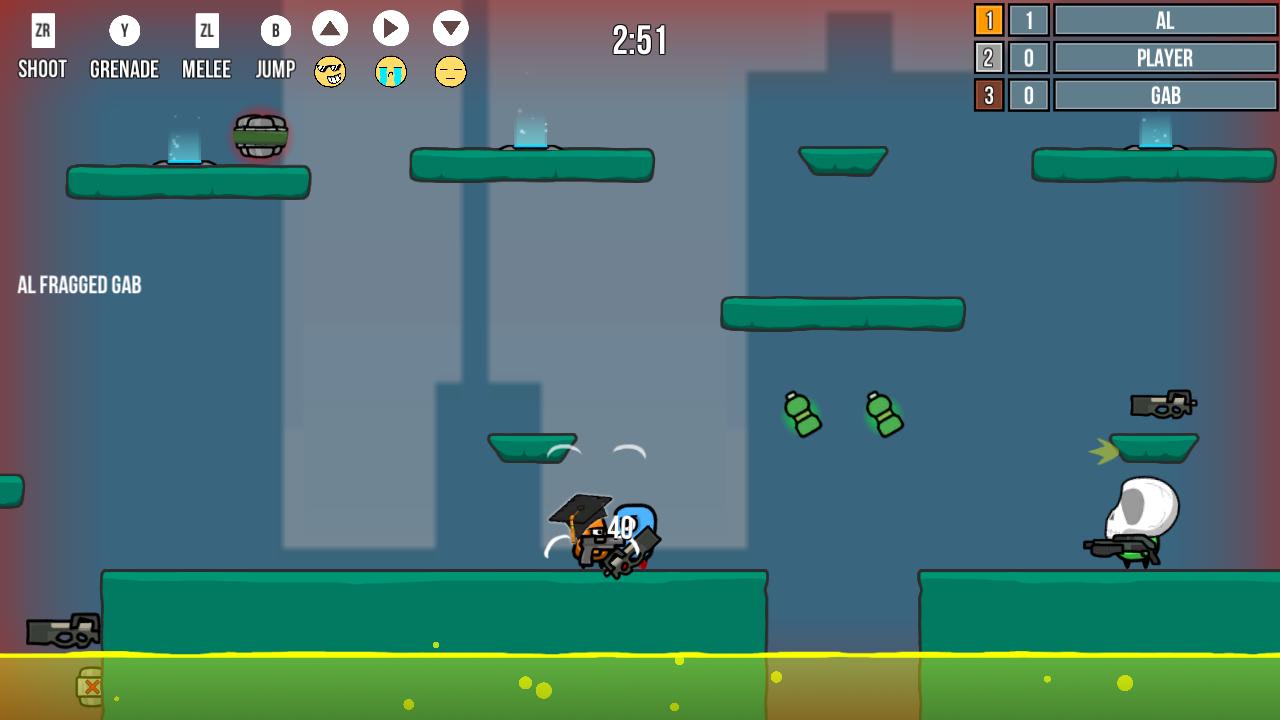Select PLAYER's row on the scoreboard
The height and width of the screenshot is (720, 1280).
click(1164, 57)
